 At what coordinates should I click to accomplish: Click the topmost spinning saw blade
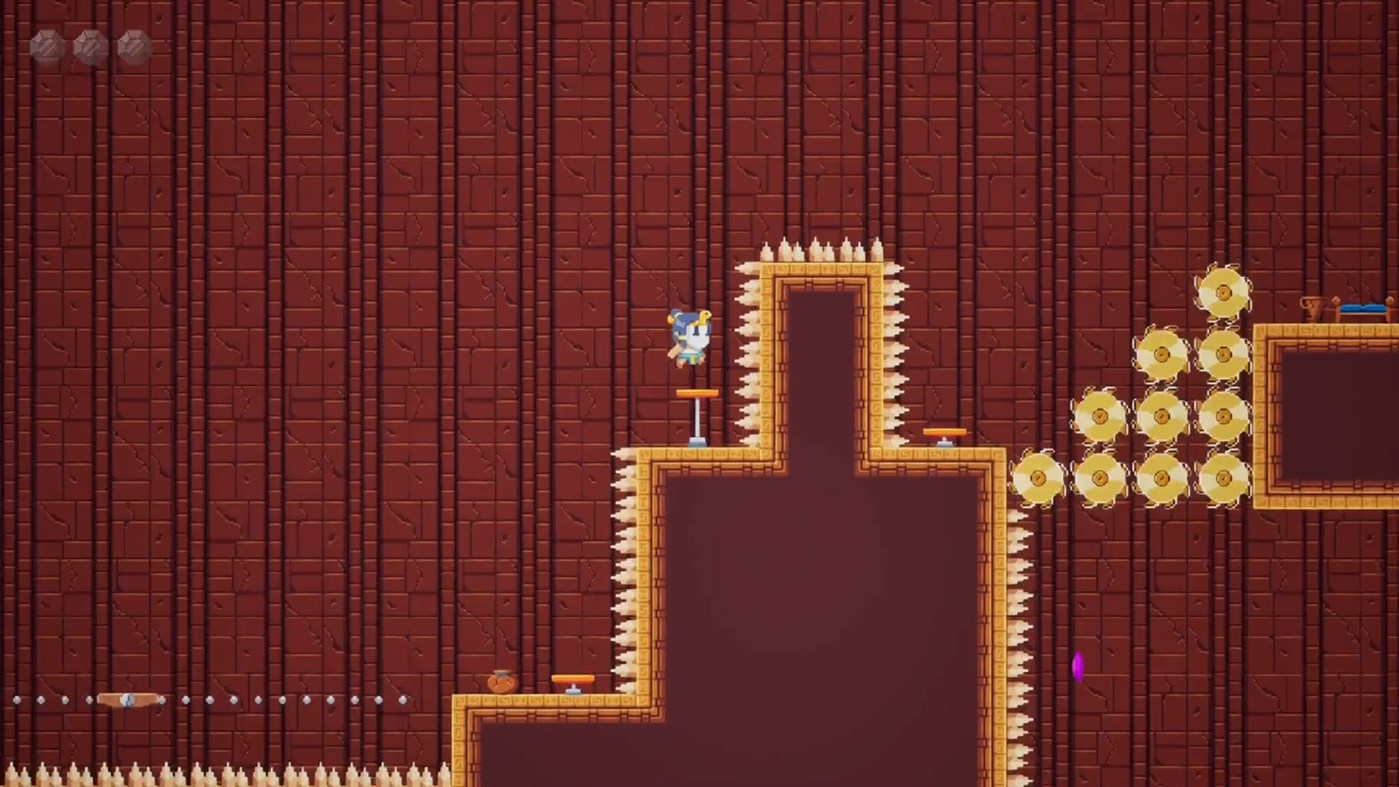pos(1224,290)
